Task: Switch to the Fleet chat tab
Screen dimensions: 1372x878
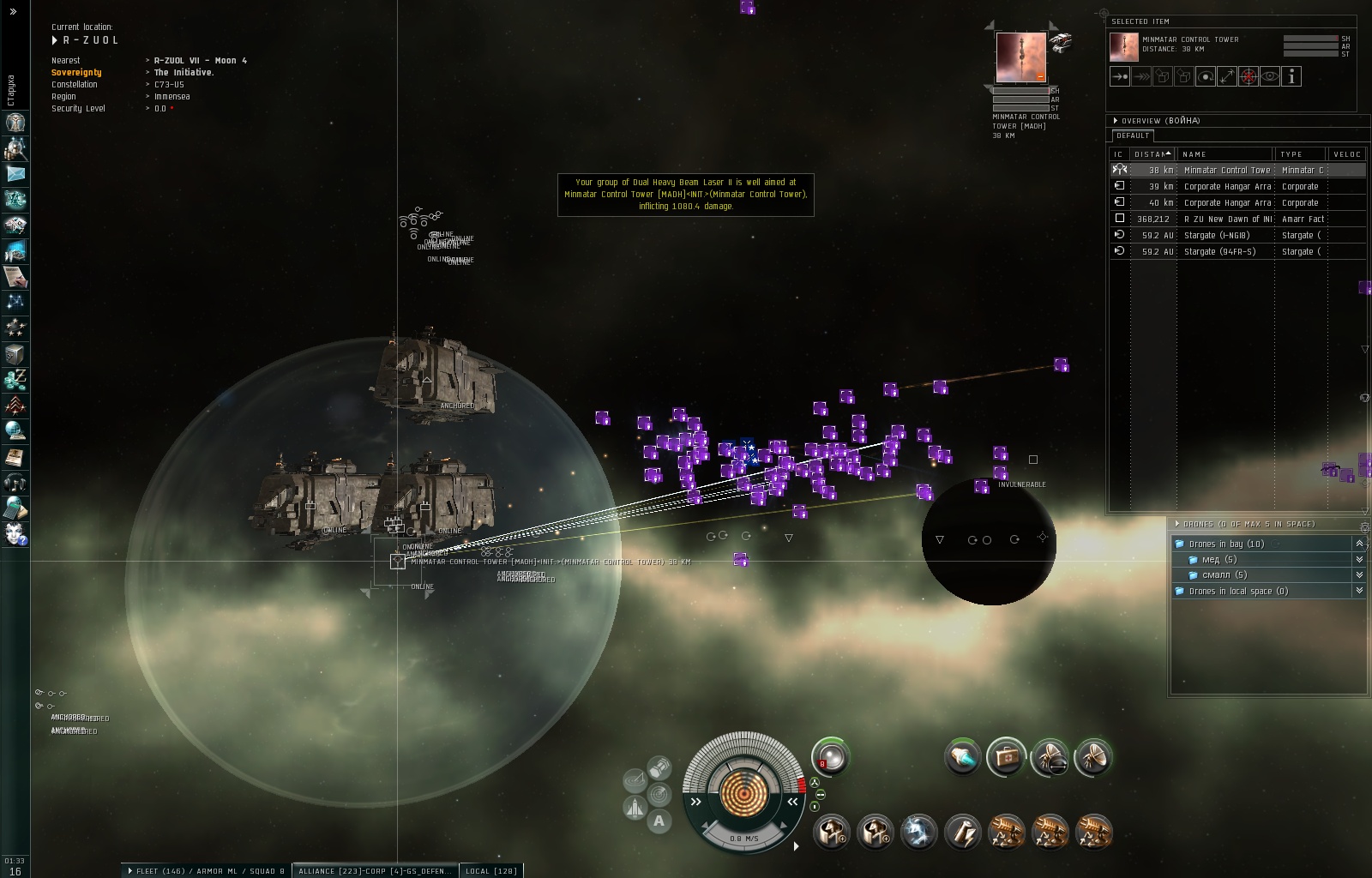Action: tap(206, 870)
